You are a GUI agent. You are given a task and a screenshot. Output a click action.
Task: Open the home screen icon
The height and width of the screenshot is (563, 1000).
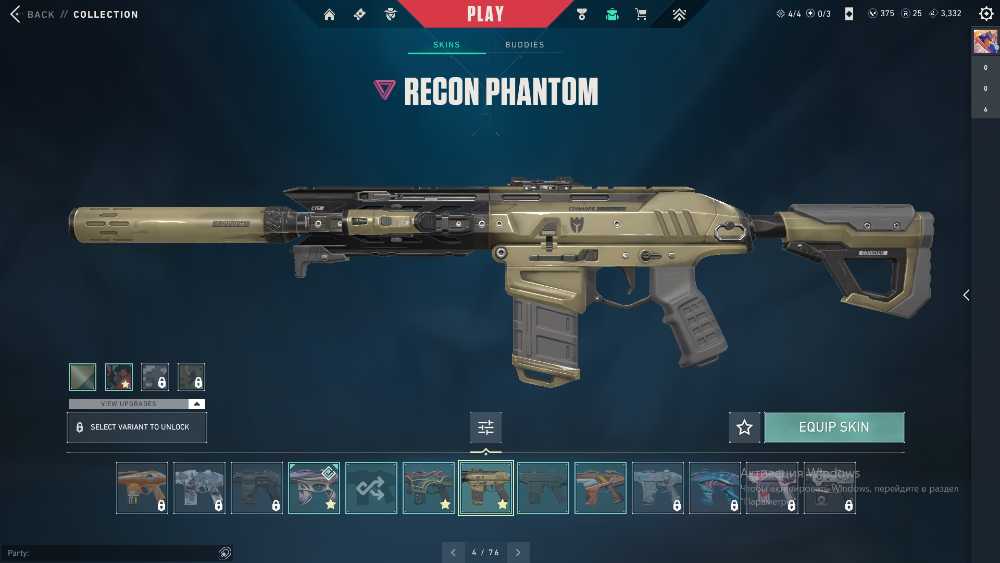pos(329,14)
